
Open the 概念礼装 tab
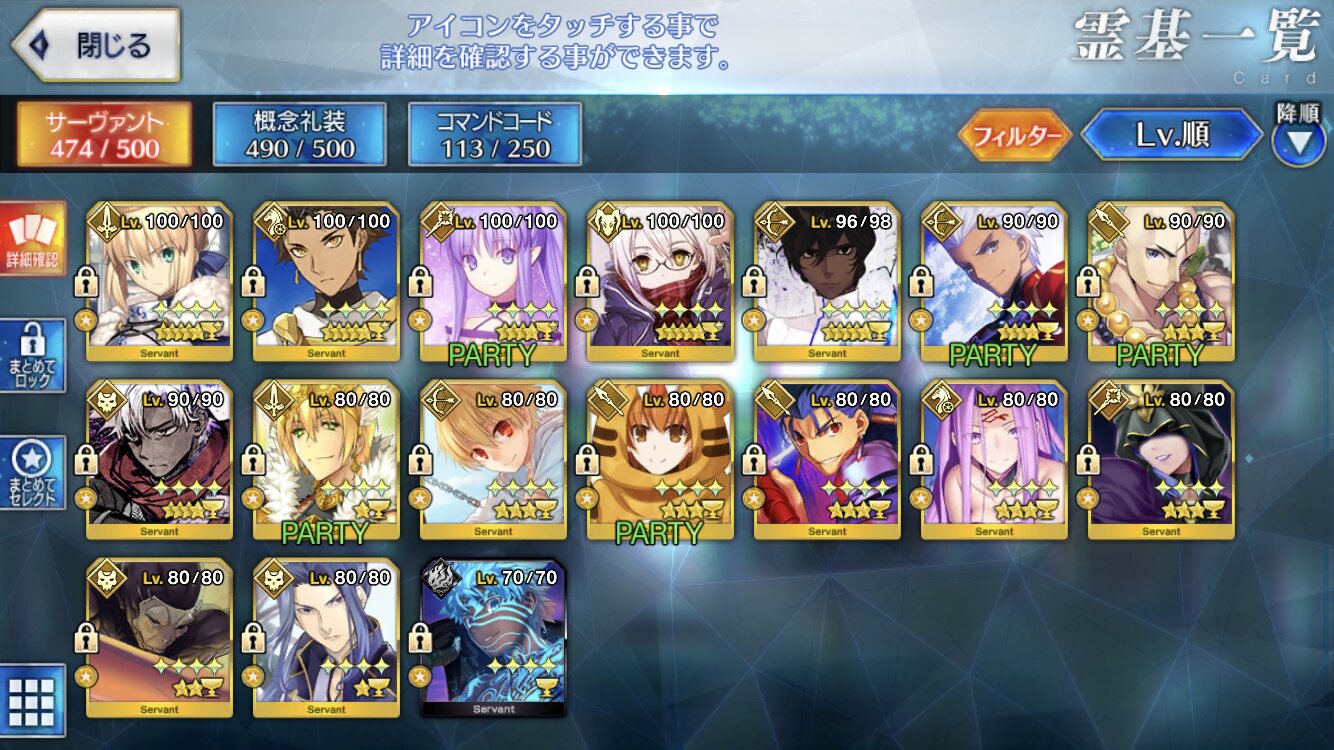tap(299, 134)
